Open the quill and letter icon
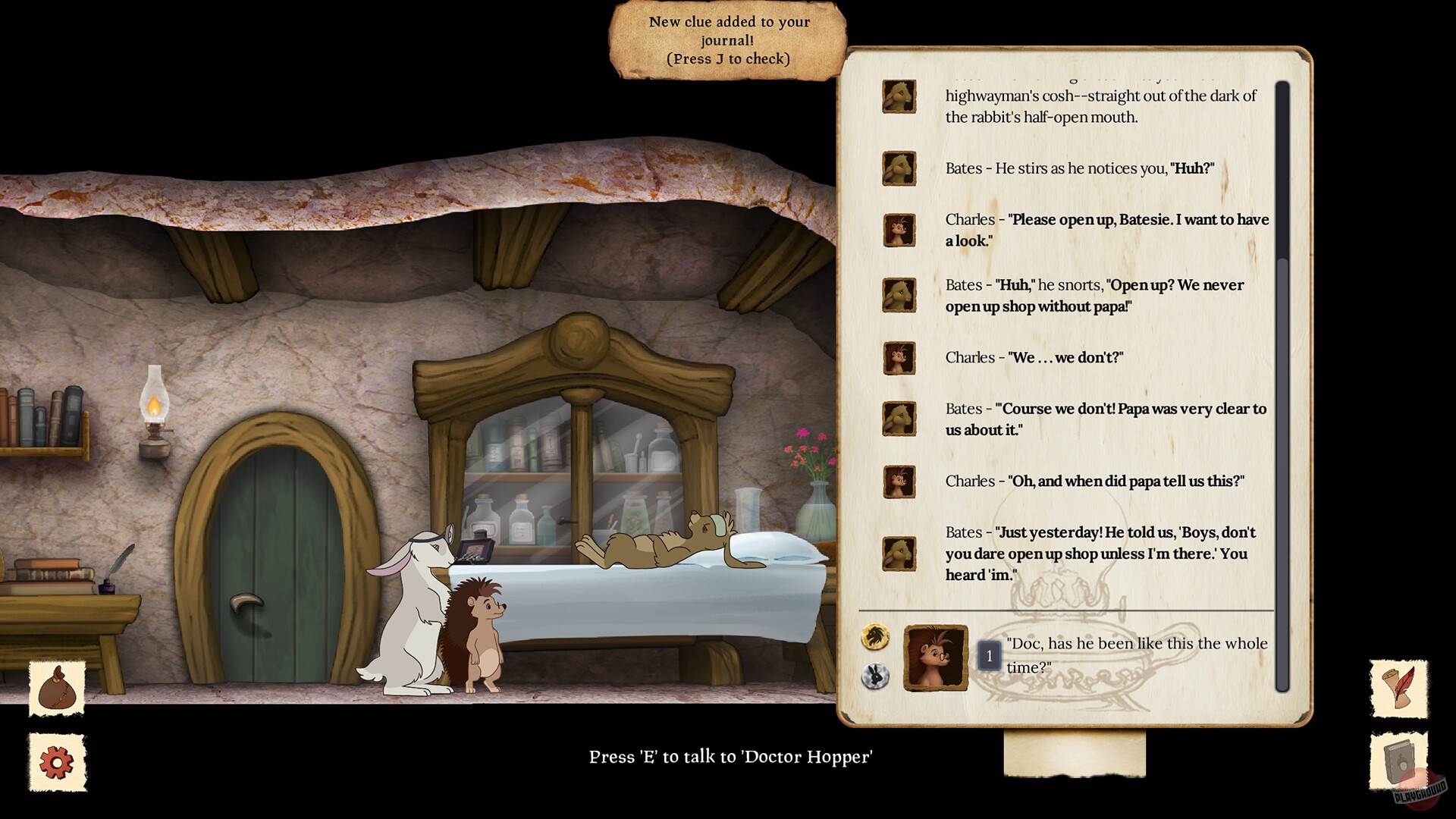The width and height of the screenshot is (1456, 819). tap(1399, 689)
